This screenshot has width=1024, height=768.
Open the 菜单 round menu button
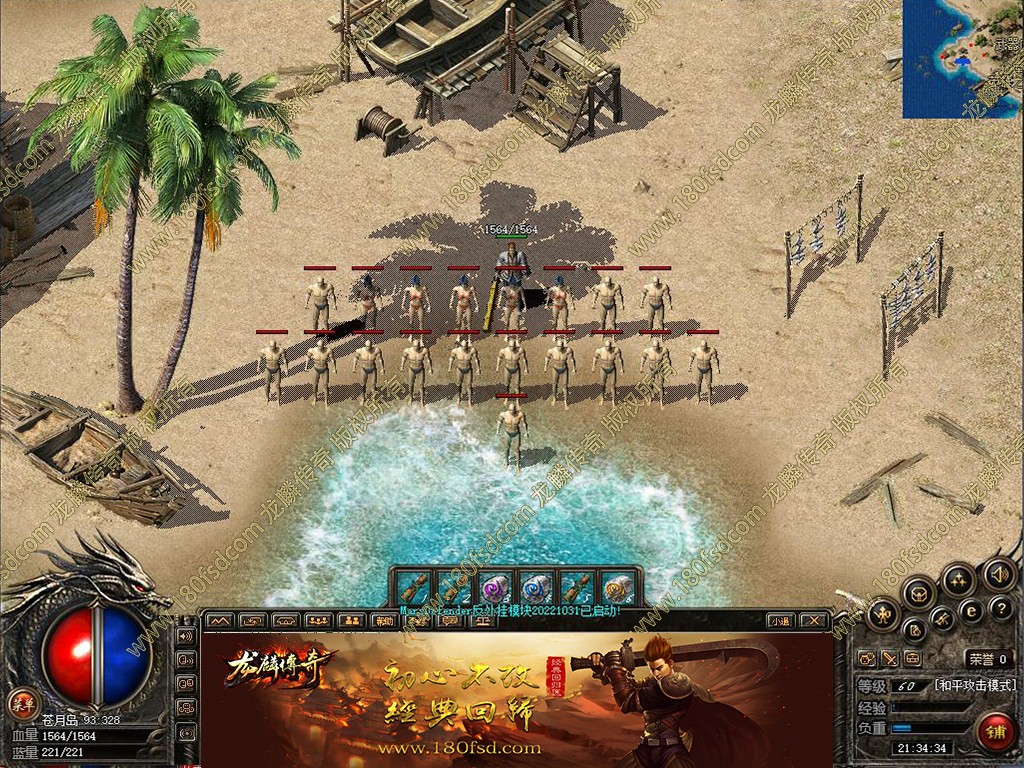pos(22,702)
